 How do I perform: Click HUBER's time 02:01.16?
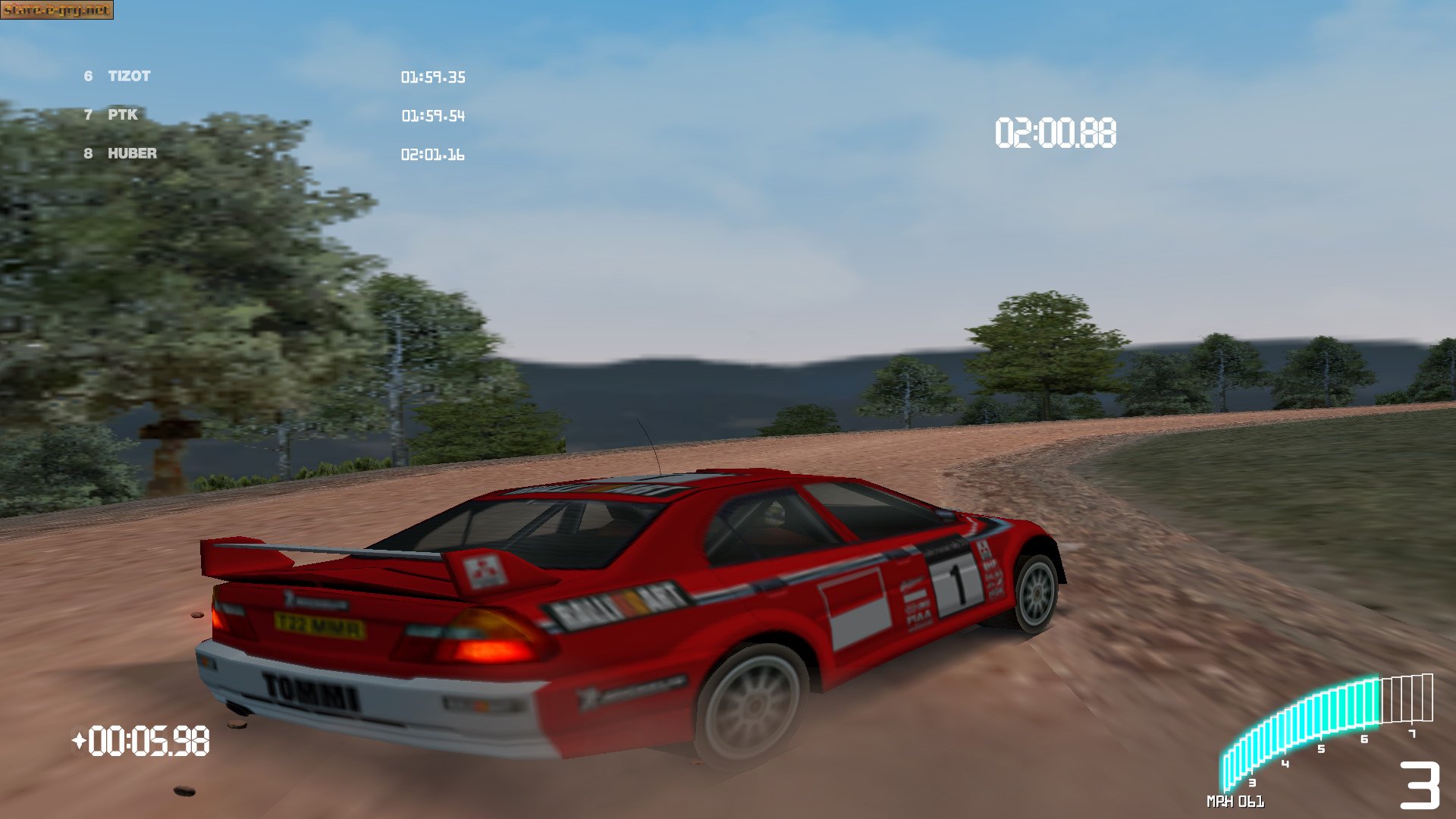pyautogui.click(x=434, y=155)
